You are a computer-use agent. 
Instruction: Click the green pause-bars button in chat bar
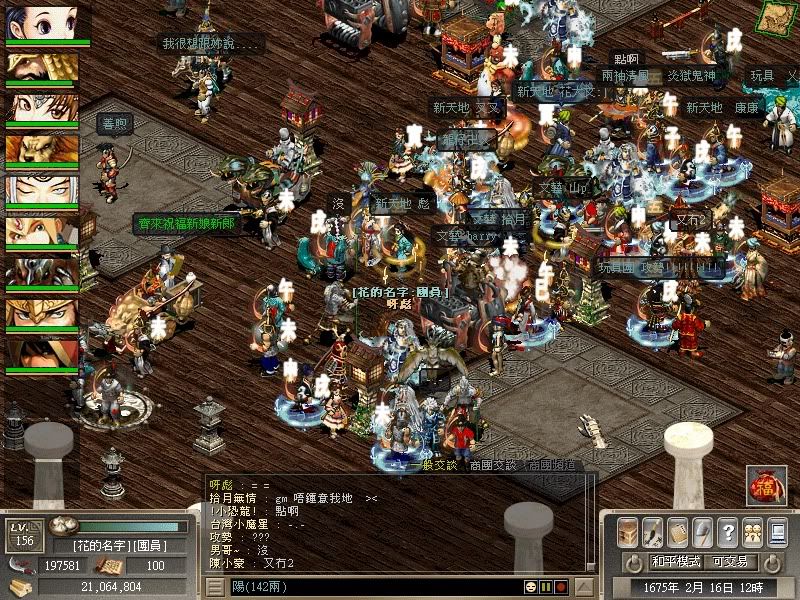click(546, 586)
